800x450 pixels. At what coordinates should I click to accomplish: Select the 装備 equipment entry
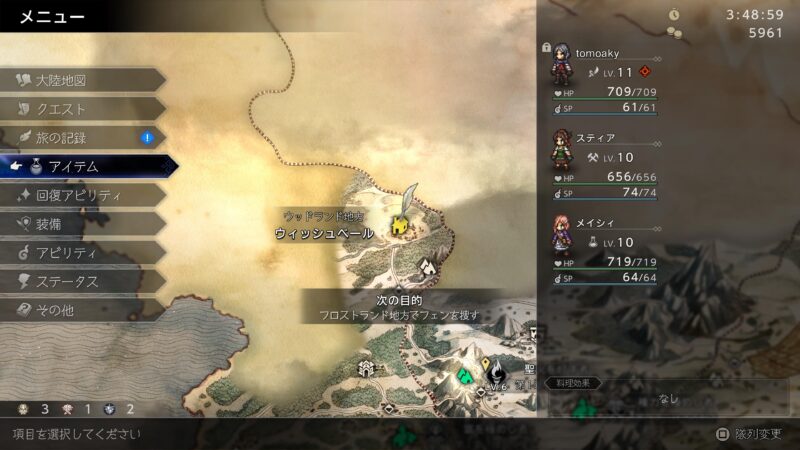pyautogui.click(x=52, y=224)
